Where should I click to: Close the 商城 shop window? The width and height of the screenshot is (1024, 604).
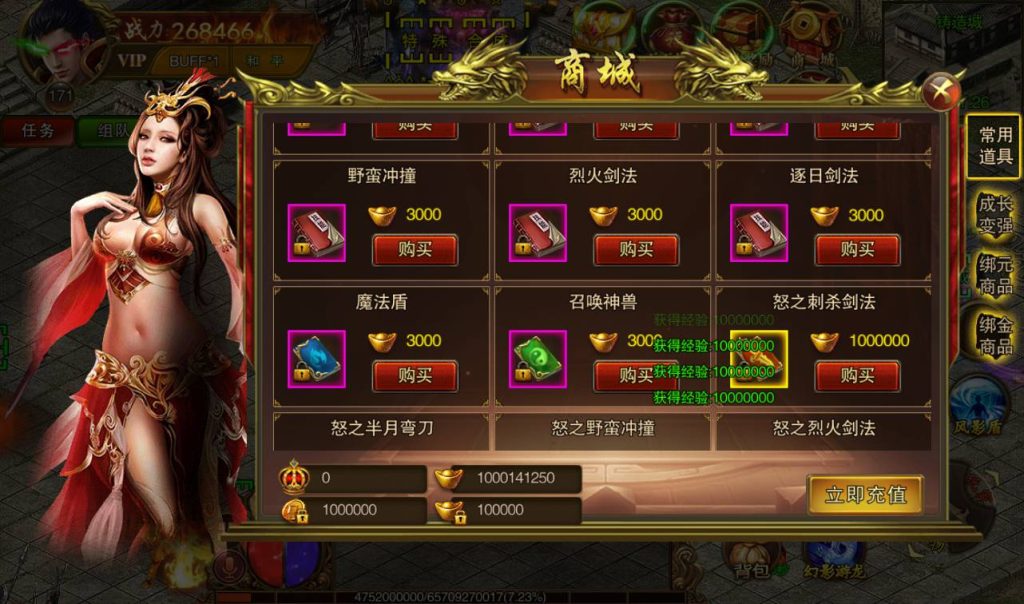point(940,93)
